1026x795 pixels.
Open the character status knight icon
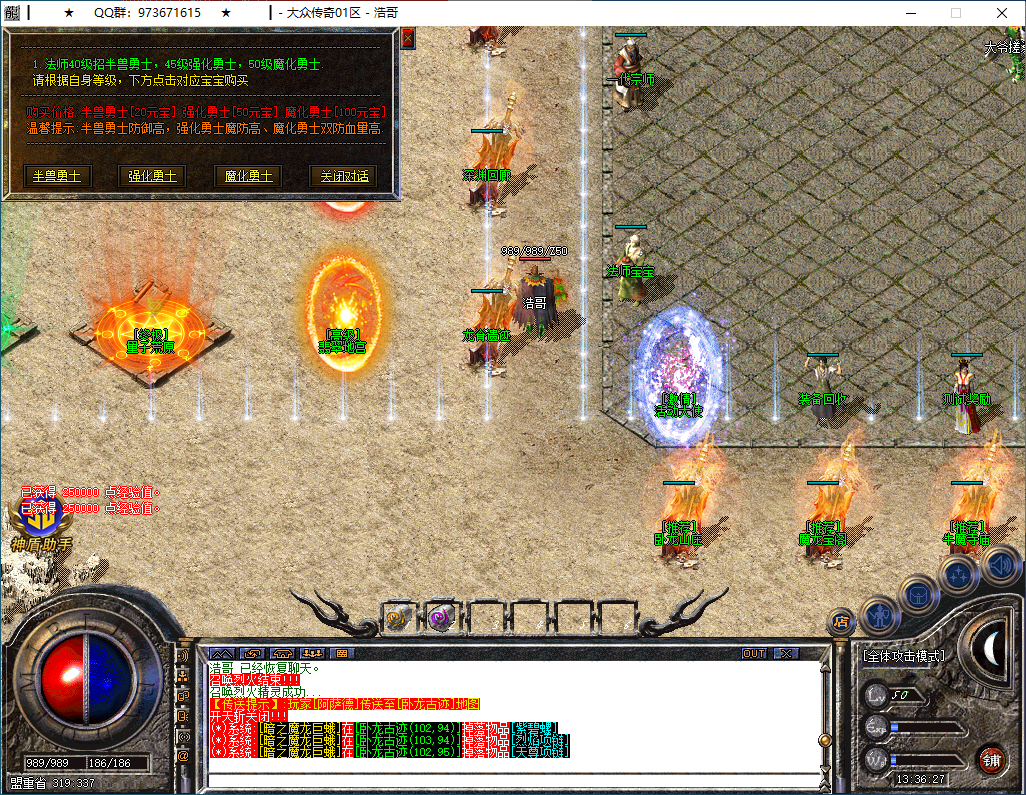[879, 613]
